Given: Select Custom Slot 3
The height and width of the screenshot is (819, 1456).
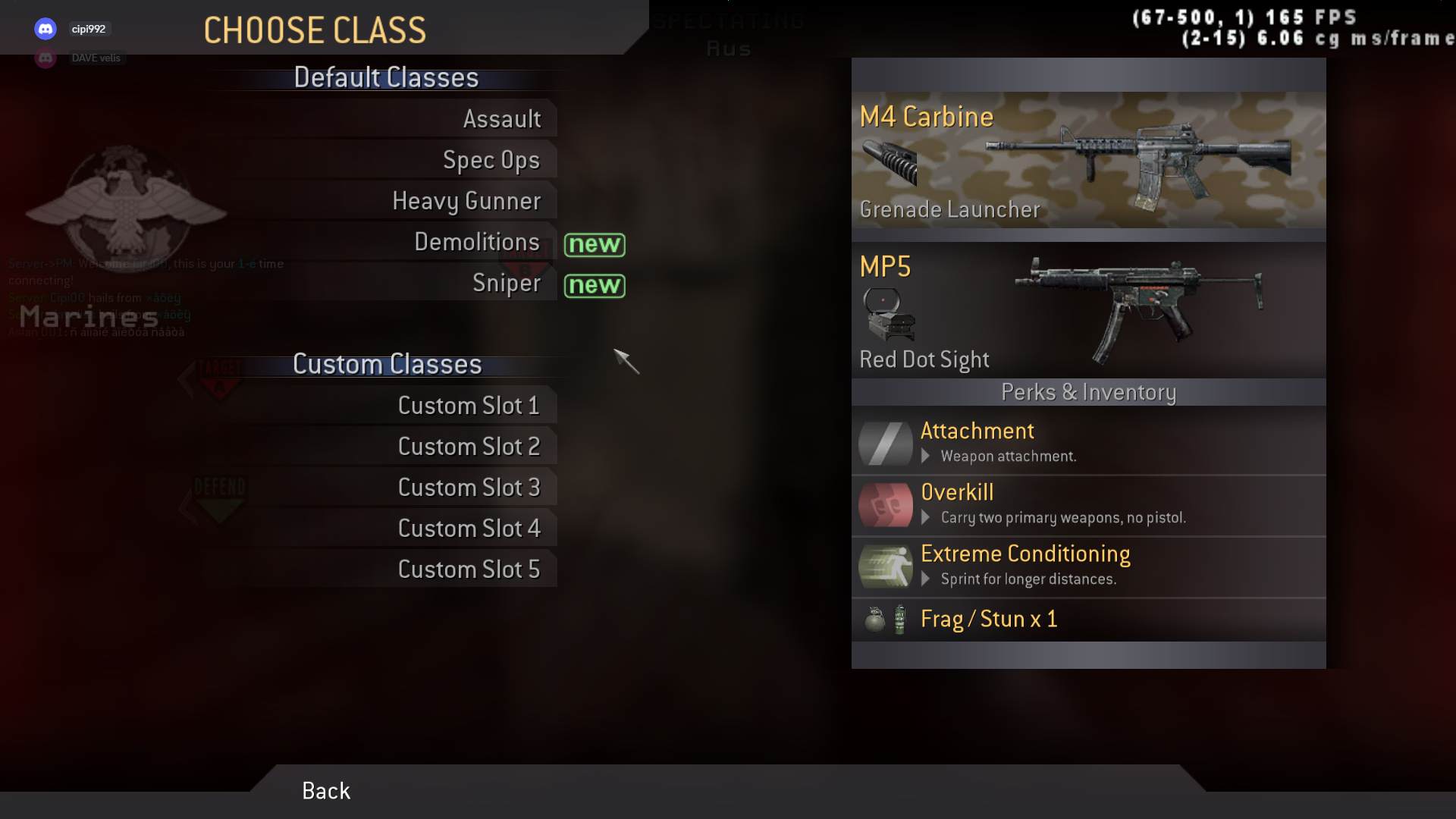Looking at the screenshot, I should pyautogui.click(x=469, y=486).
